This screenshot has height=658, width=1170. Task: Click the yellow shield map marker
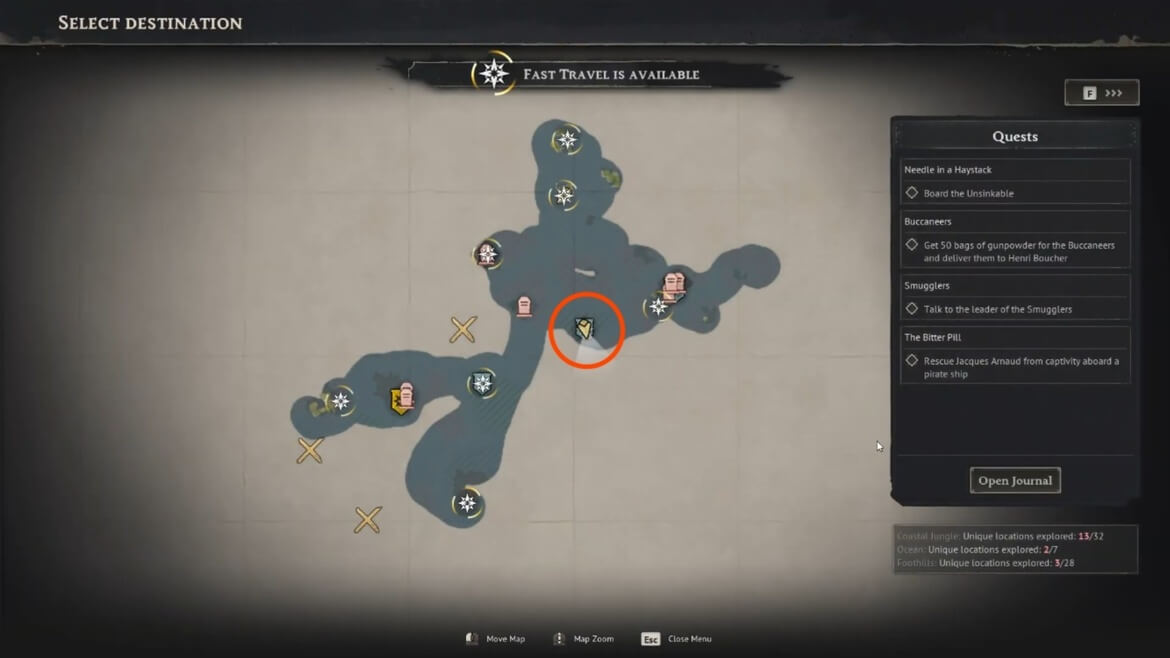coord(401,402)
